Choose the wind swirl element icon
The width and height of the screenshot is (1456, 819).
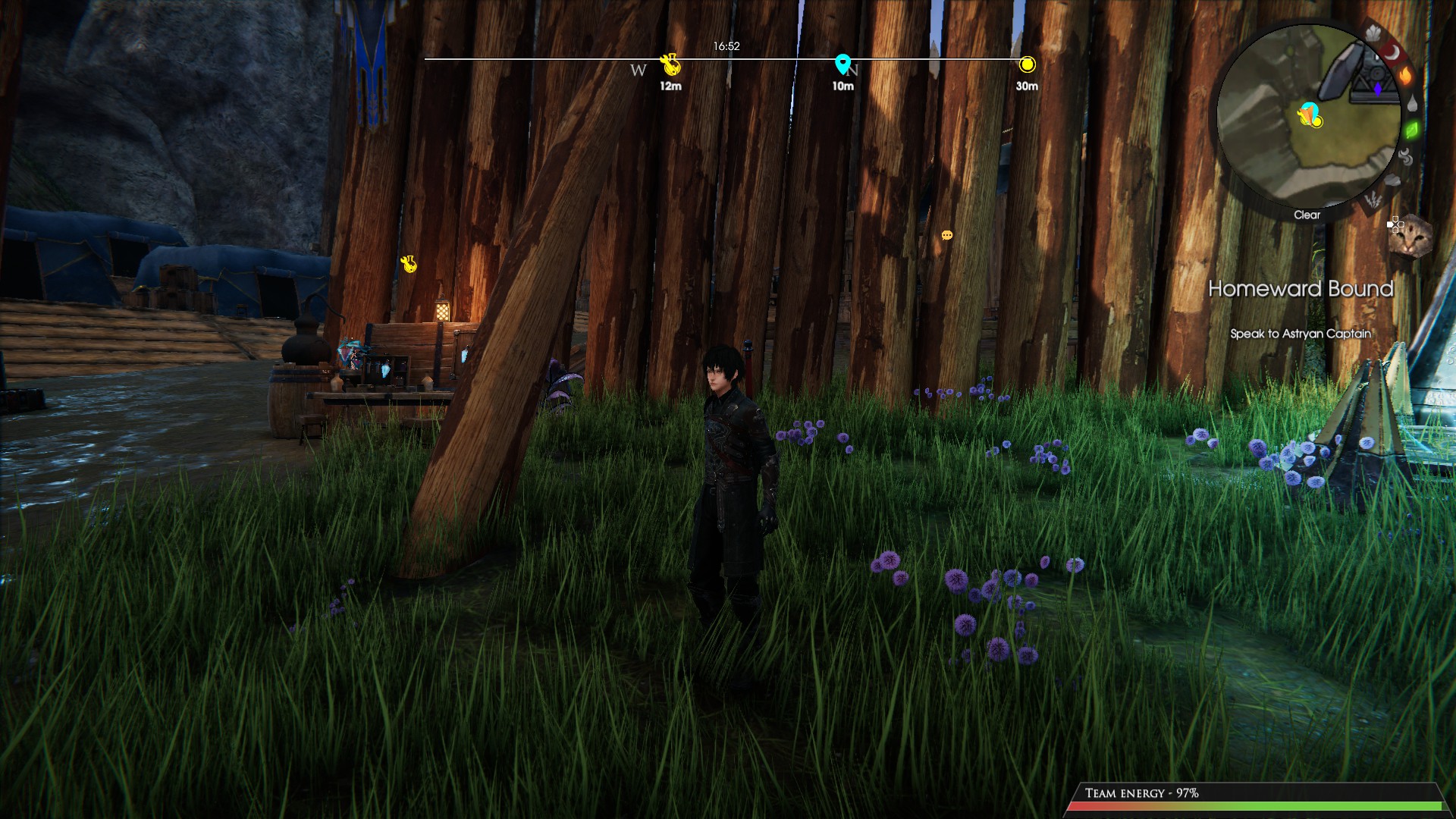tap(1405, 158)
